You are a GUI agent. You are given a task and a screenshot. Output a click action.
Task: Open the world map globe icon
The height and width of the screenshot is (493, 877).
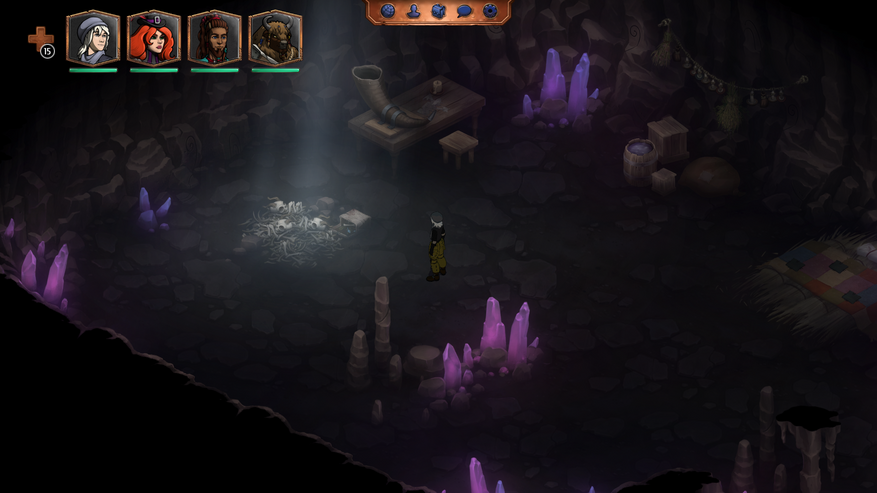388,11
